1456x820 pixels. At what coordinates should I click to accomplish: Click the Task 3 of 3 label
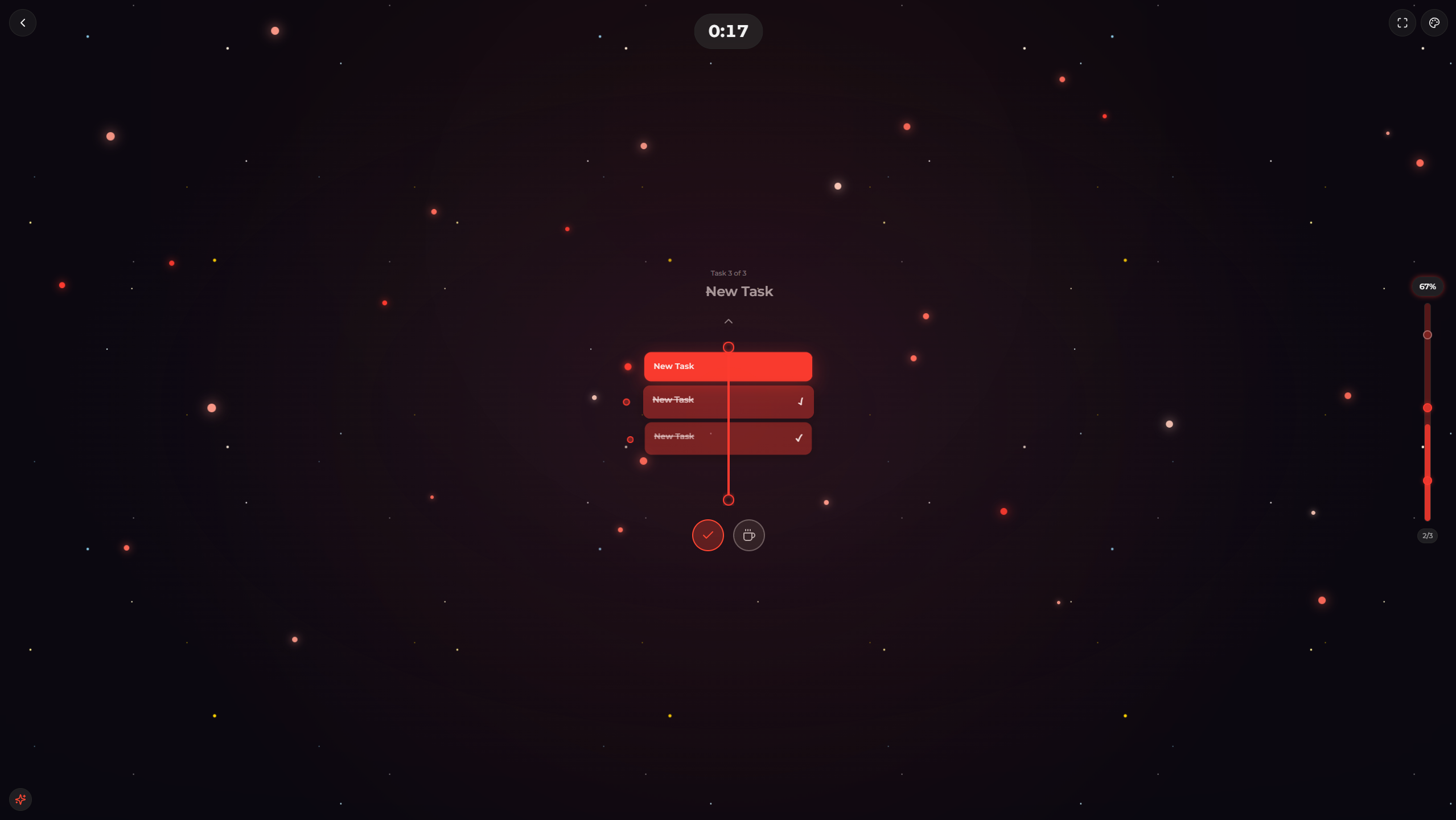click(x=728, y=273)
